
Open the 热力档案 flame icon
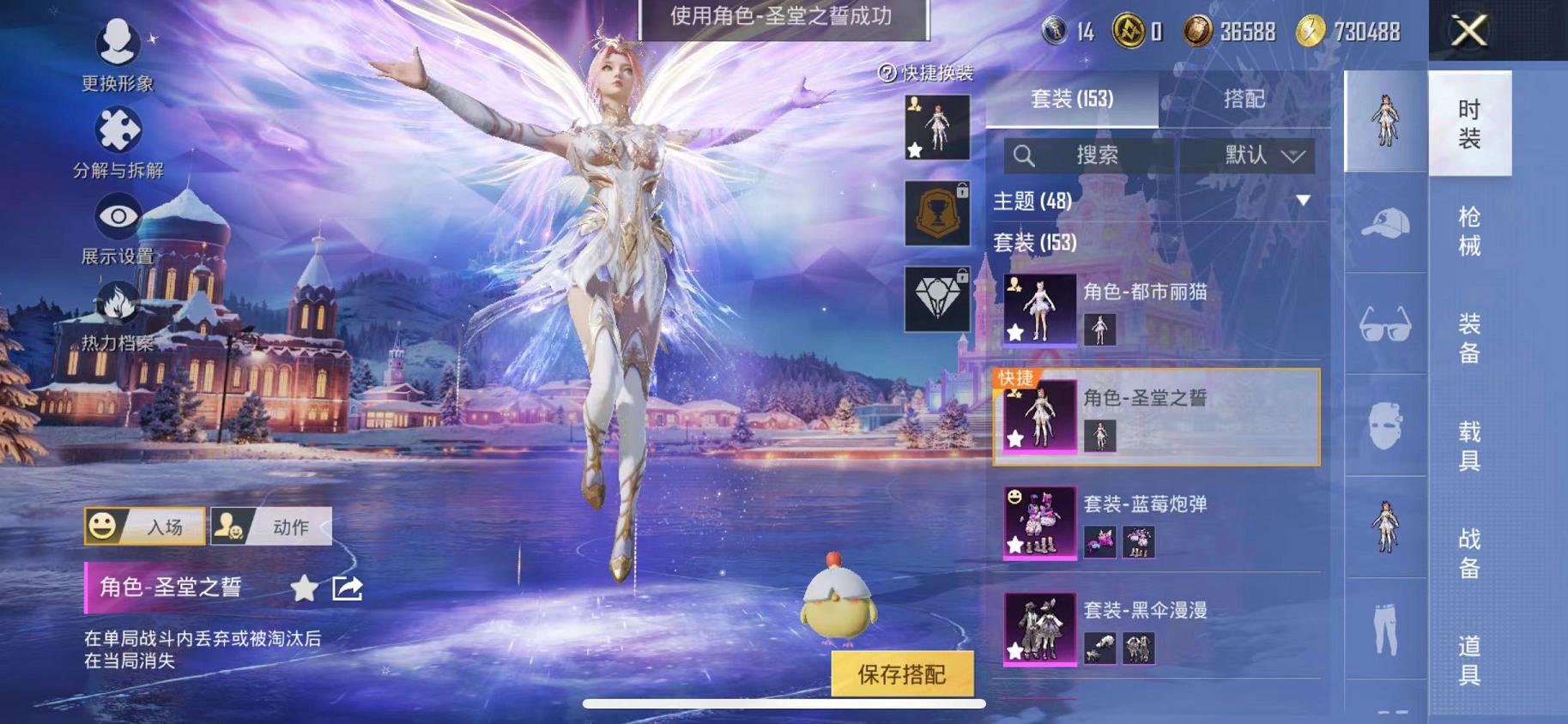click(116, 305)
